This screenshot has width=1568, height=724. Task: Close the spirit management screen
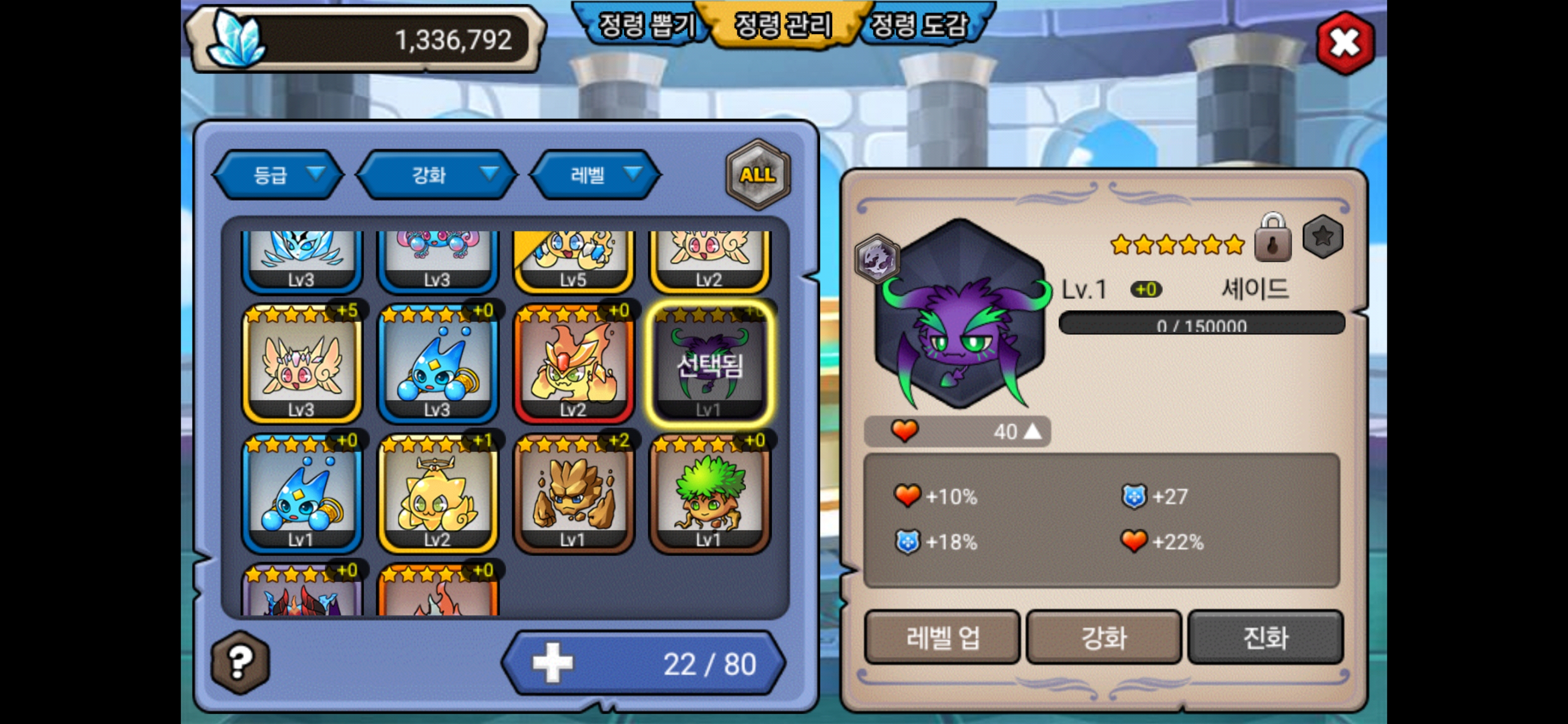point(1344,43)
